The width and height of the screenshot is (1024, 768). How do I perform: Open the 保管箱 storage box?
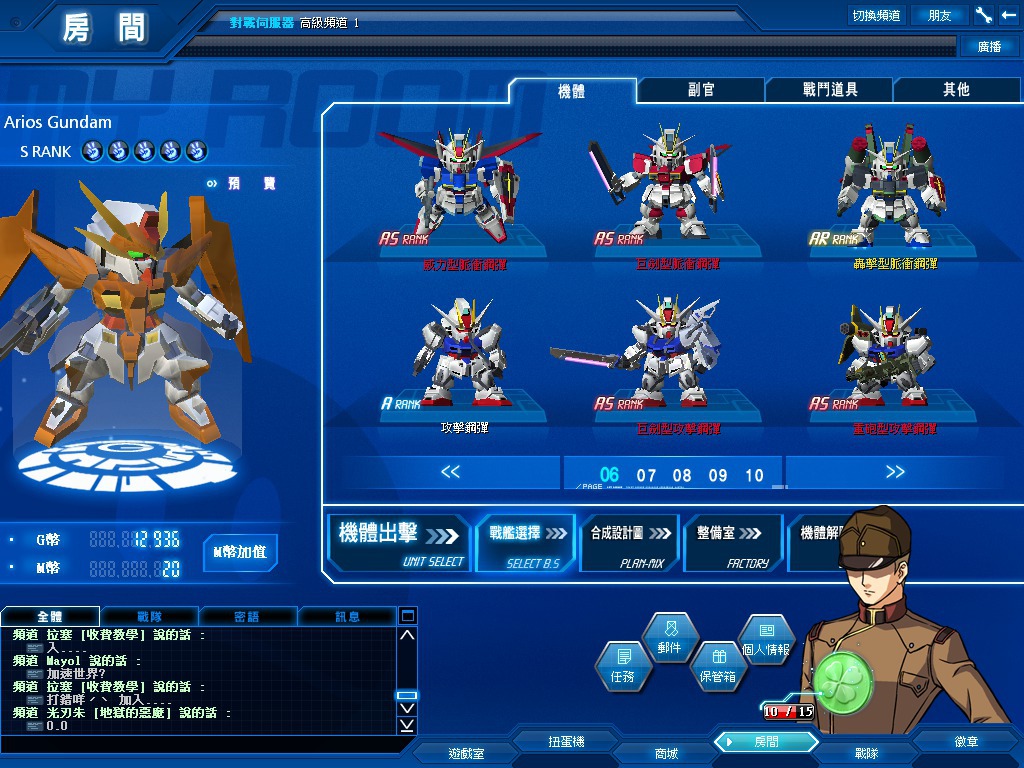717,666
